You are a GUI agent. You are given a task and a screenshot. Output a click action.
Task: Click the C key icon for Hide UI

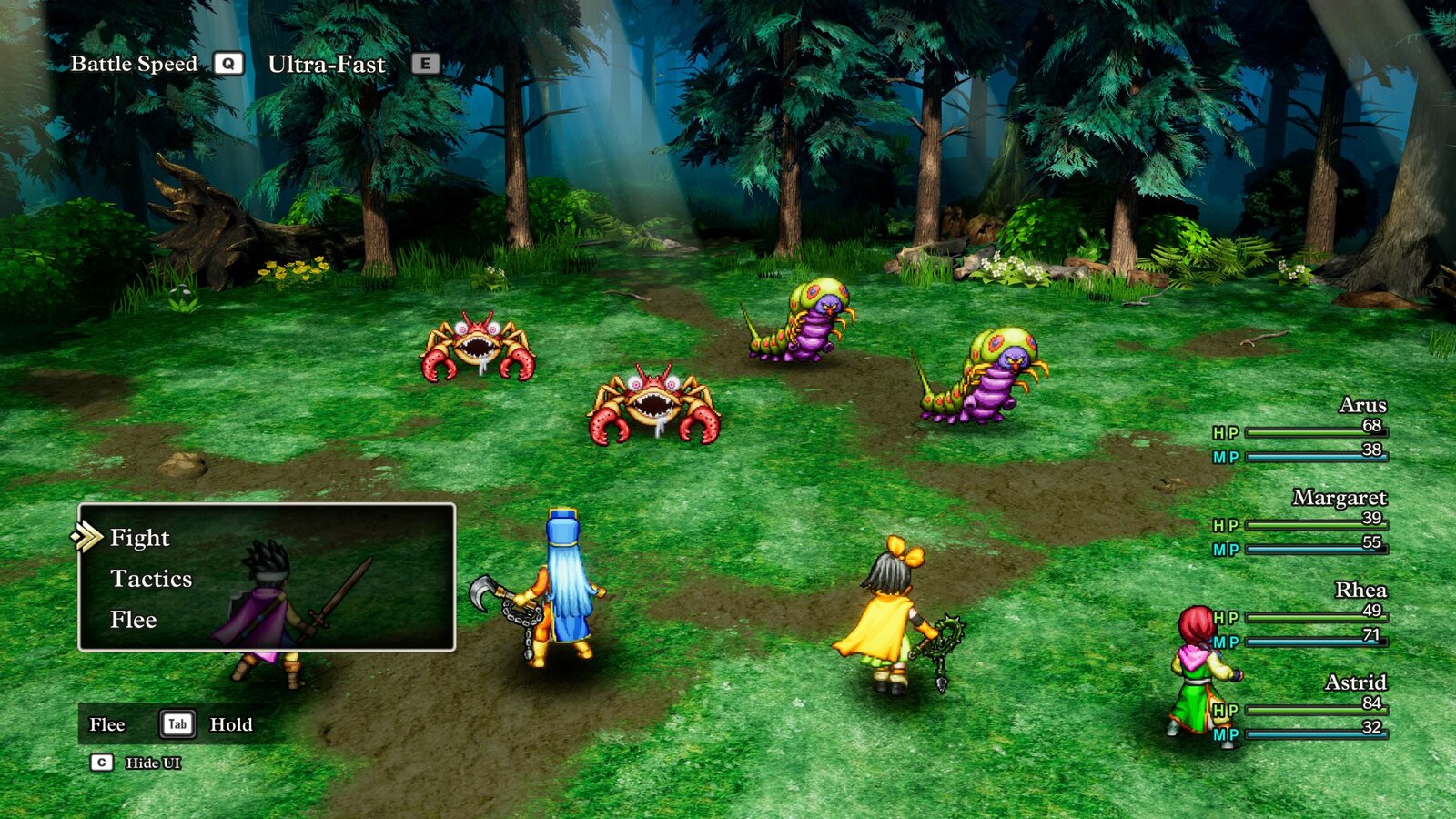(100, 763)
